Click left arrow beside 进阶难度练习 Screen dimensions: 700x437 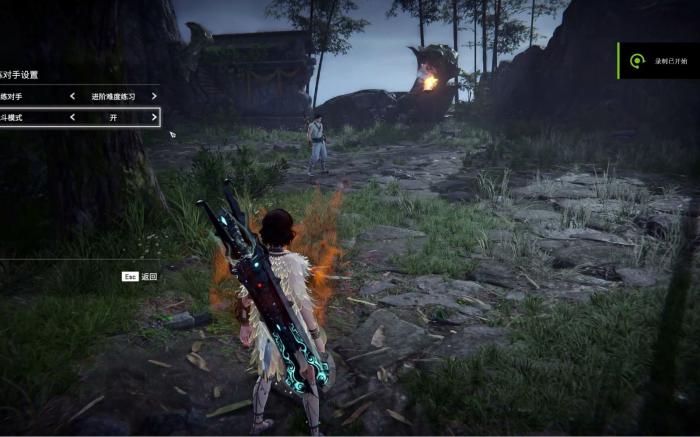coord(72,96)
